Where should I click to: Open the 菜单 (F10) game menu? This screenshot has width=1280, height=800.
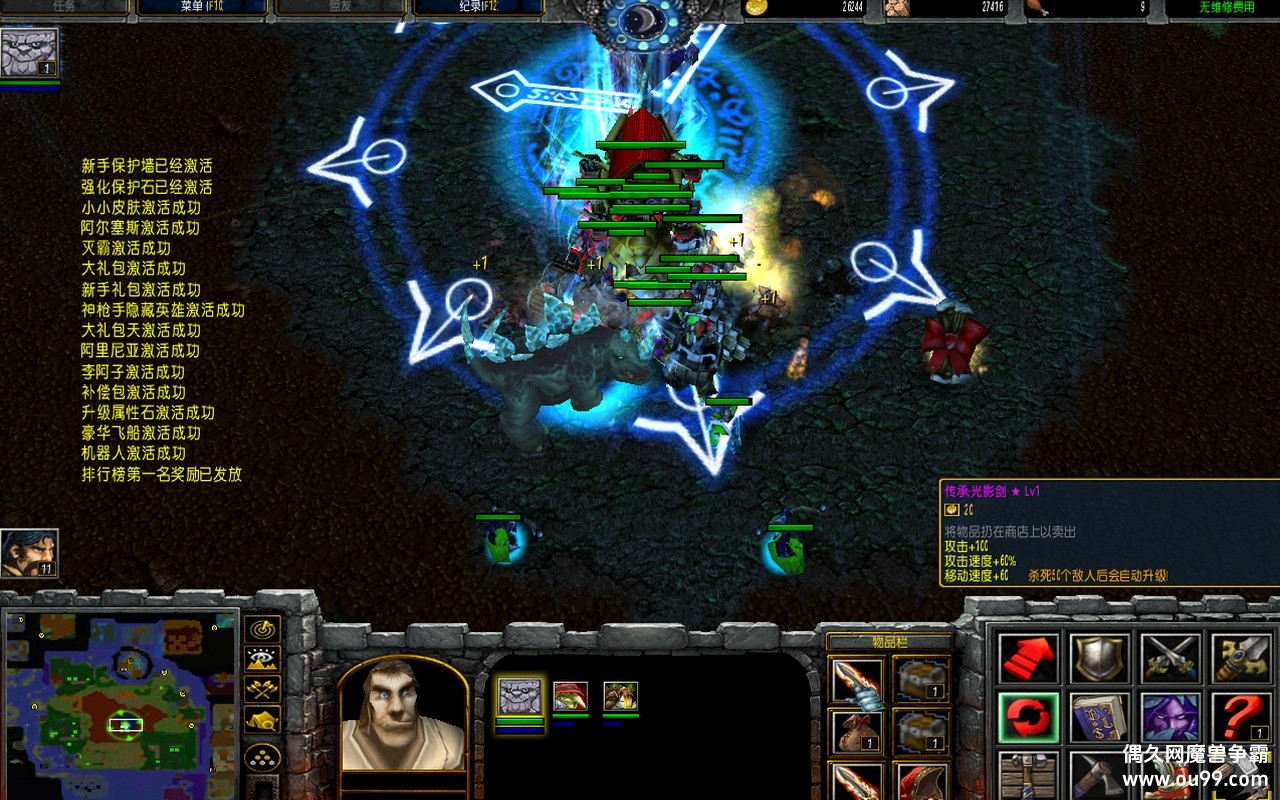201,7
